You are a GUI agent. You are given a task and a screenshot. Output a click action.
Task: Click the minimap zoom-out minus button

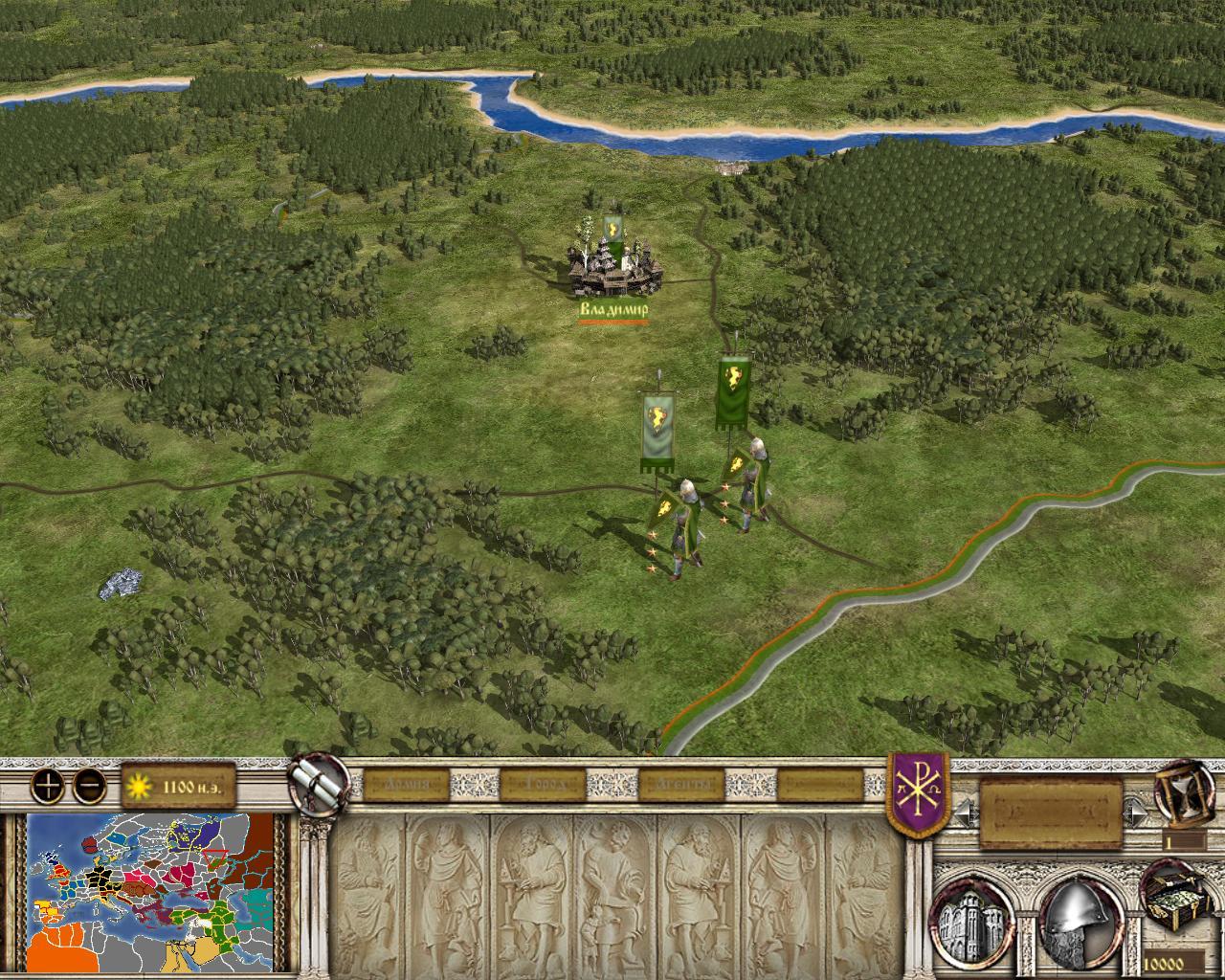(89, 786)
